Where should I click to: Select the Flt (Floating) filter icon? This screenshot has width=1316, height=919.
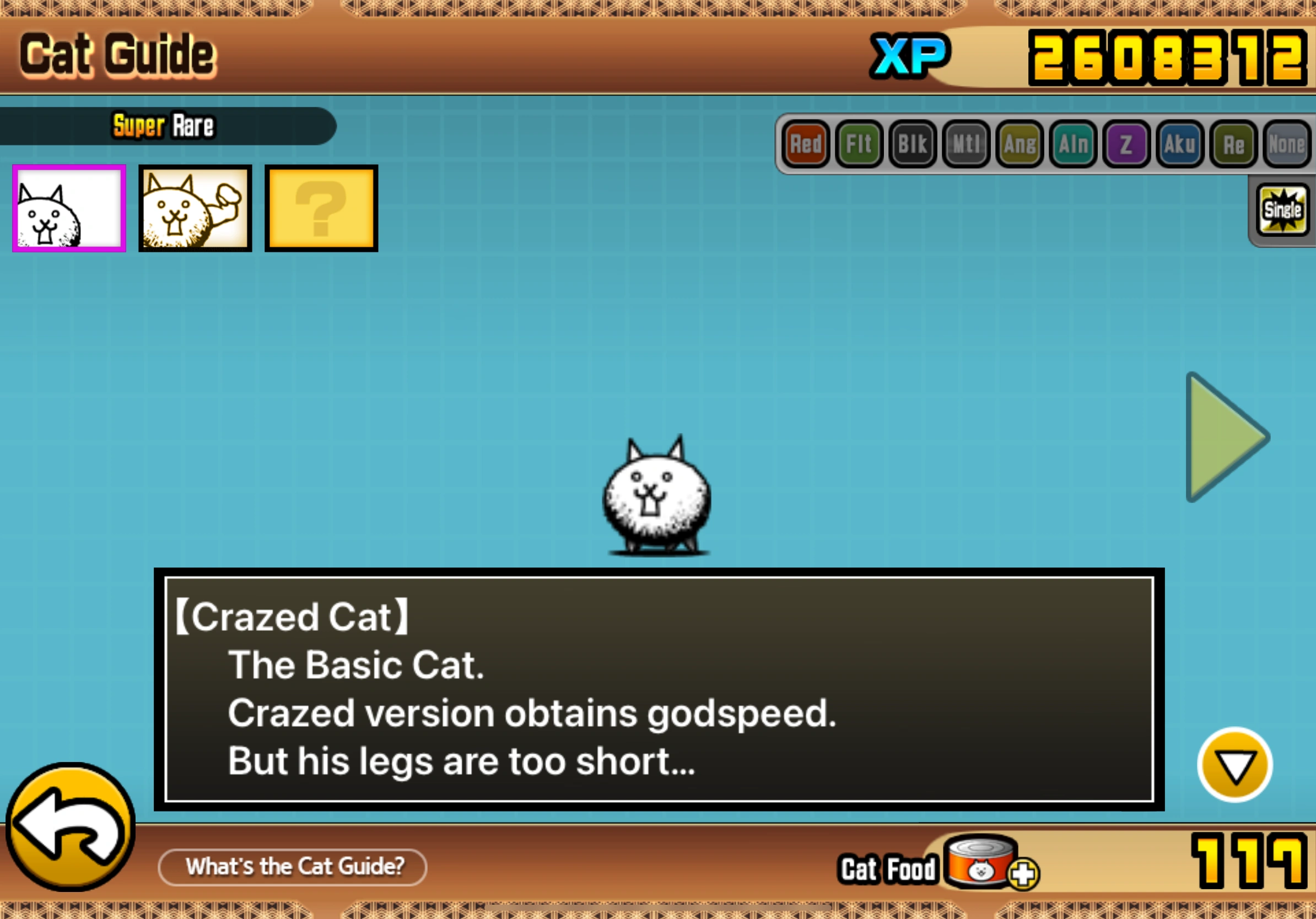859,144
